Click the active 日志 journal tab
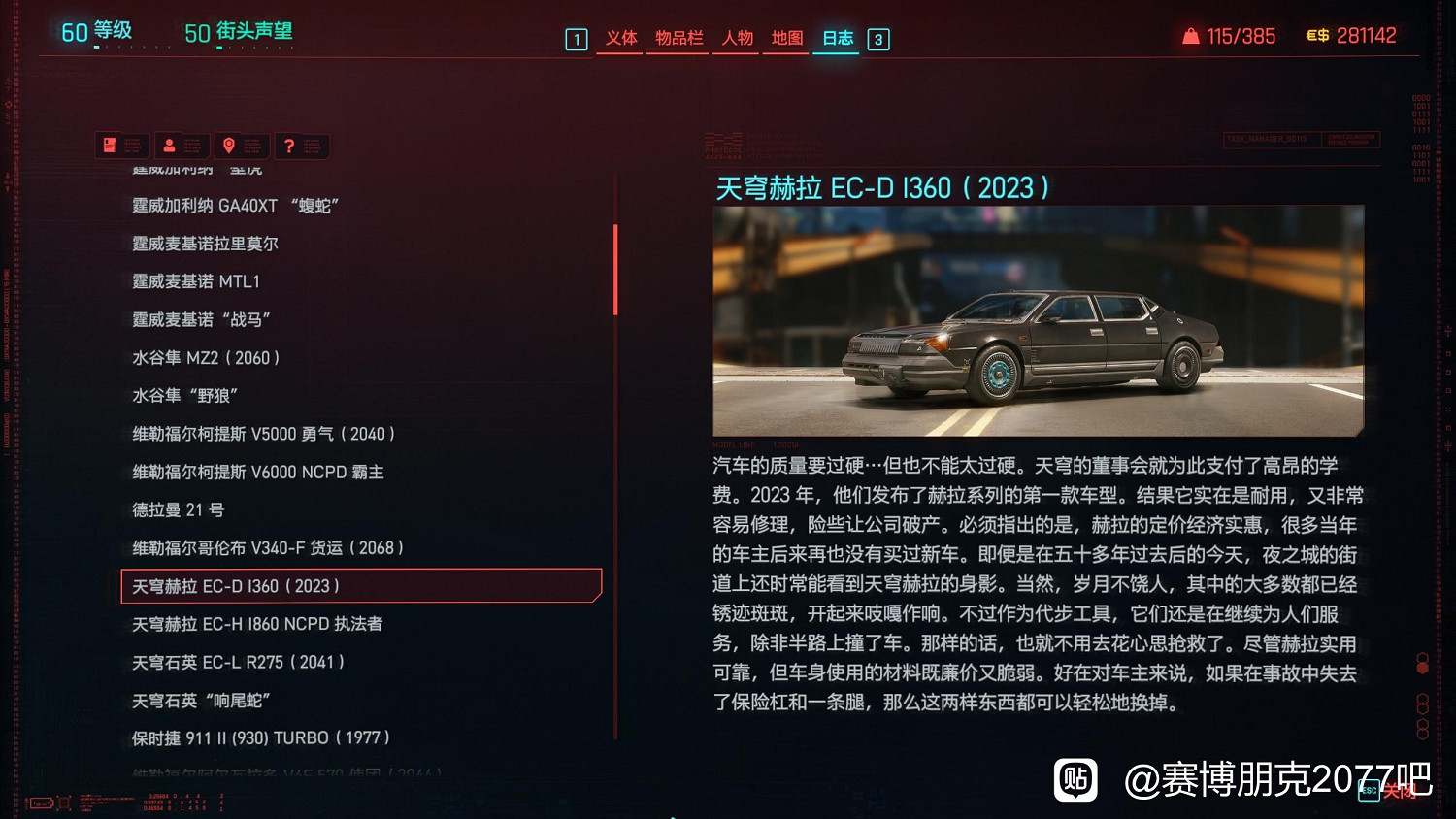1456x819 pixels. [x=835, y=39]
